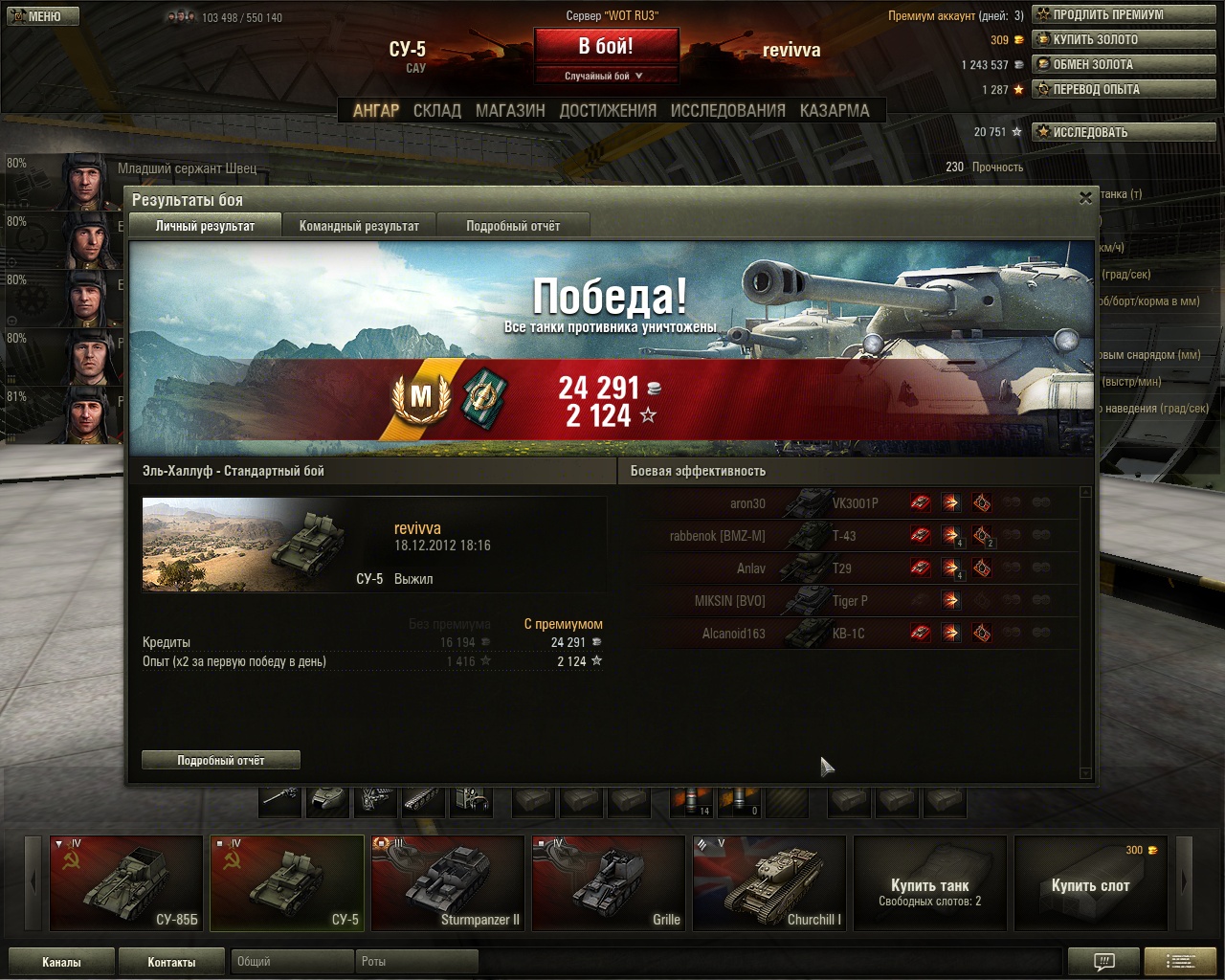Open the Каналы chat channels

[x=61, y=962]
